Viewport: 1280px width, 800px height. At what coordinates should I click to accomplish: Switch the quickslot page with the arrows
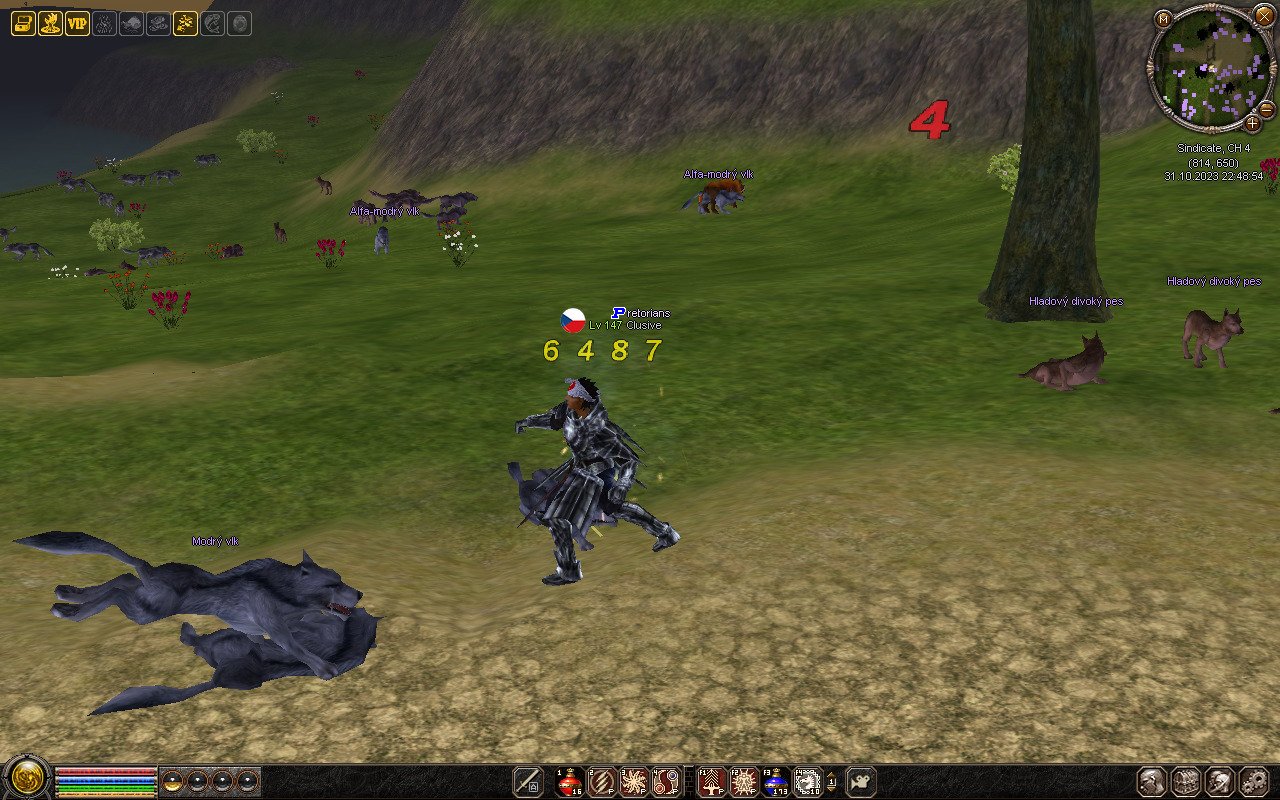tap(832, 782)
